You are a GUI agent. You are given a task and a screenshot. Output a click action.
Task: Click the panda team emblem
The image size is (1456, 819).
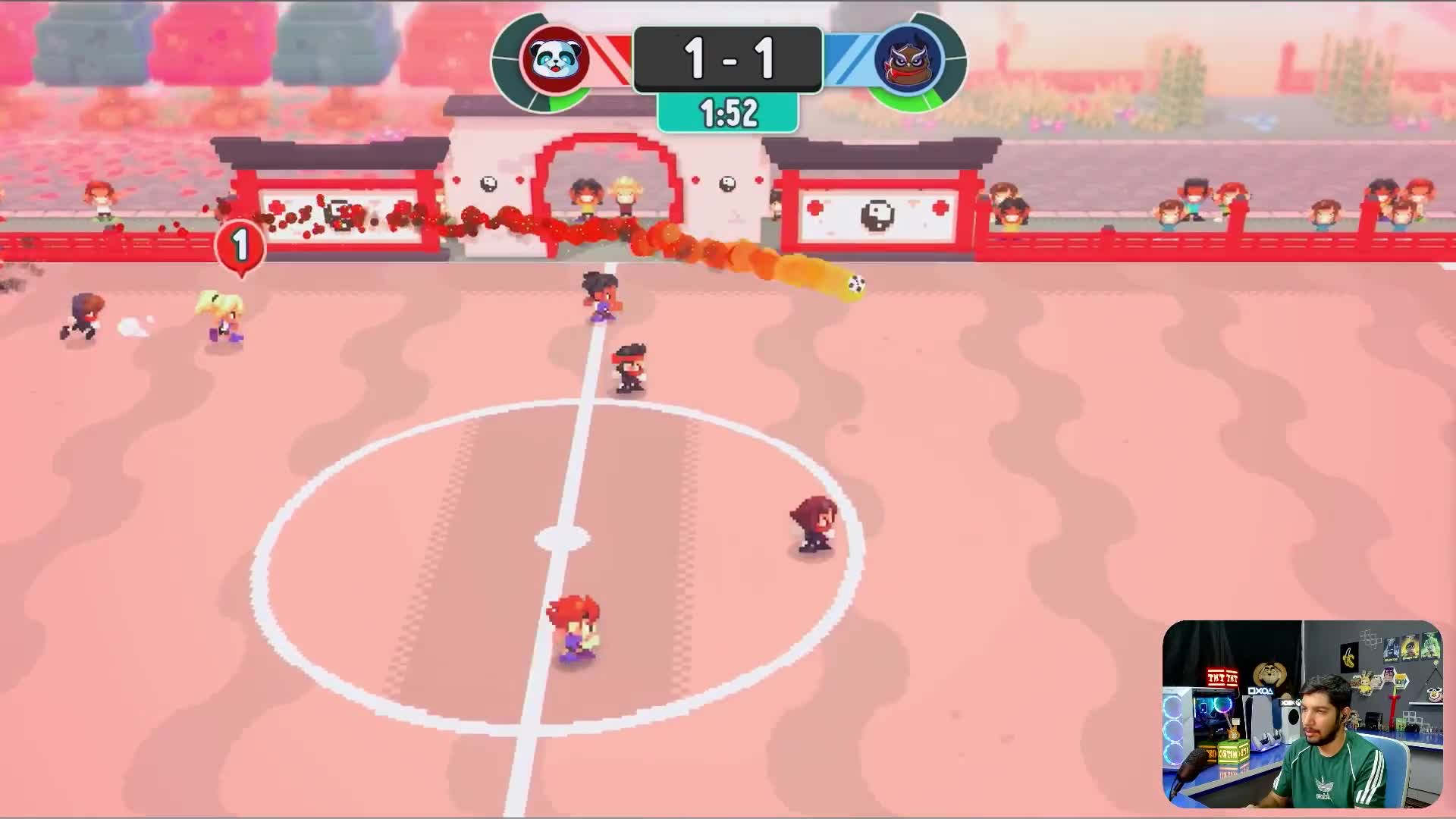point(555,59)
